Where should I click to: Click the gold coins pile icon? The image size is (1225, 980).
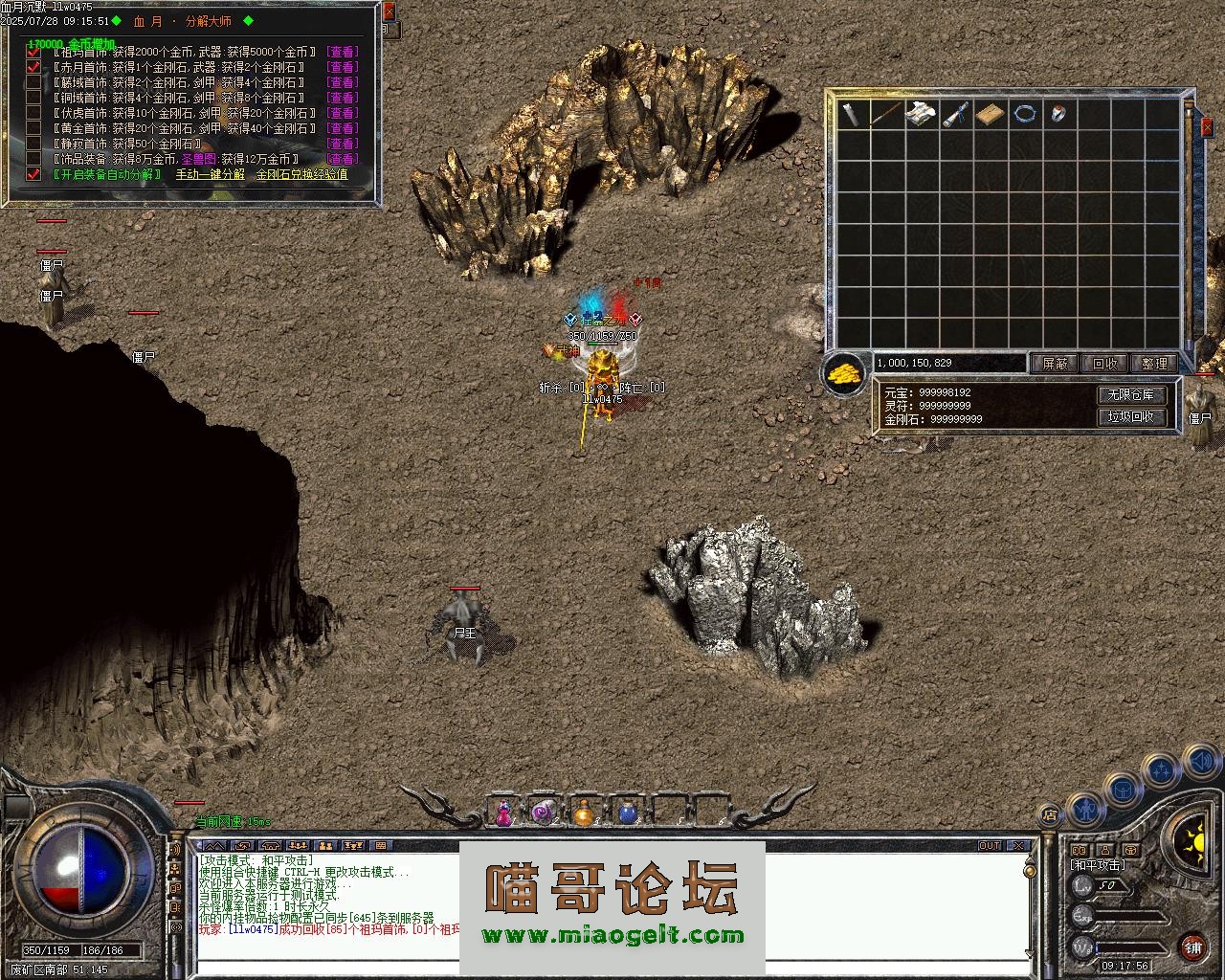(844, 372)
